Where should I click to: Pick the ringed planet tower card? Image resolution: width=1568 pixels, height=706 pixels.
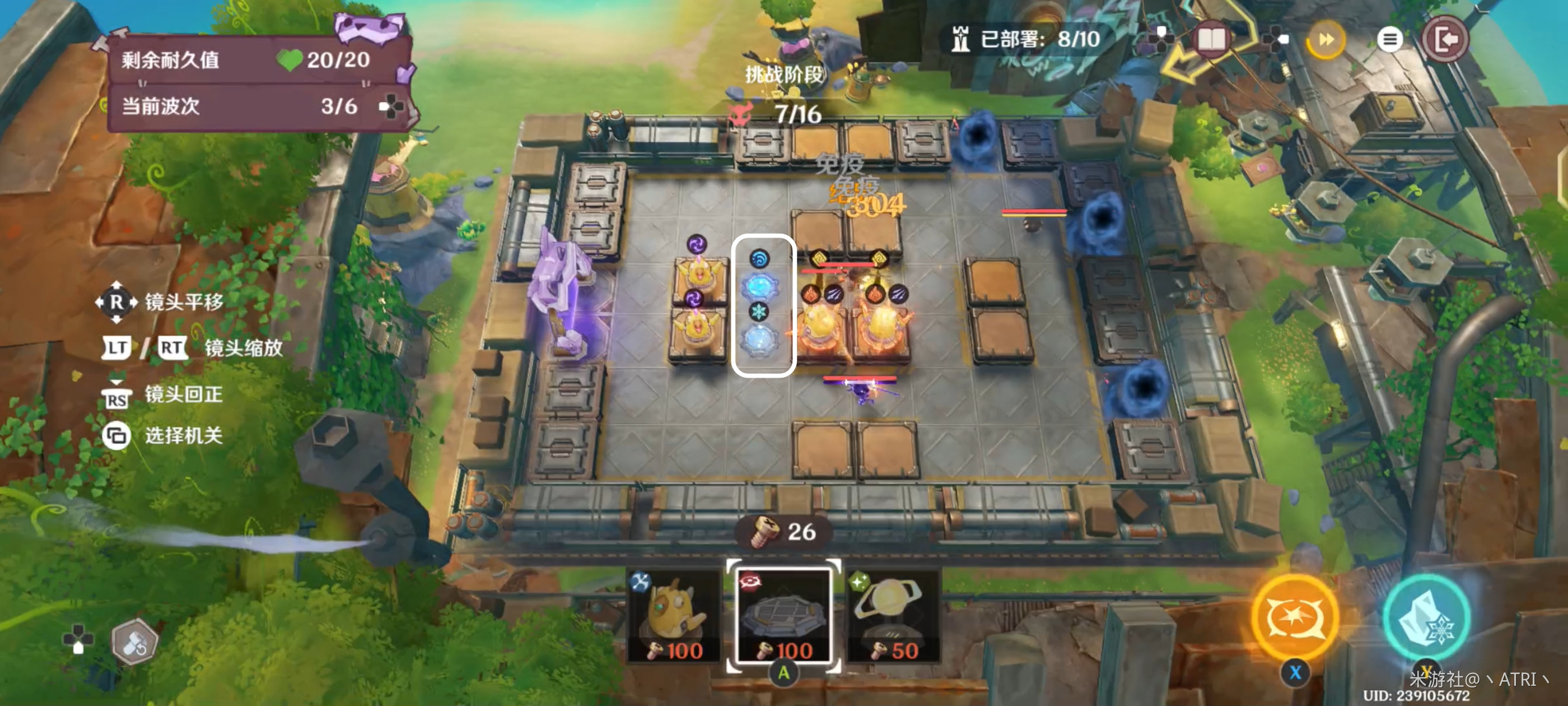click(892, 616)
